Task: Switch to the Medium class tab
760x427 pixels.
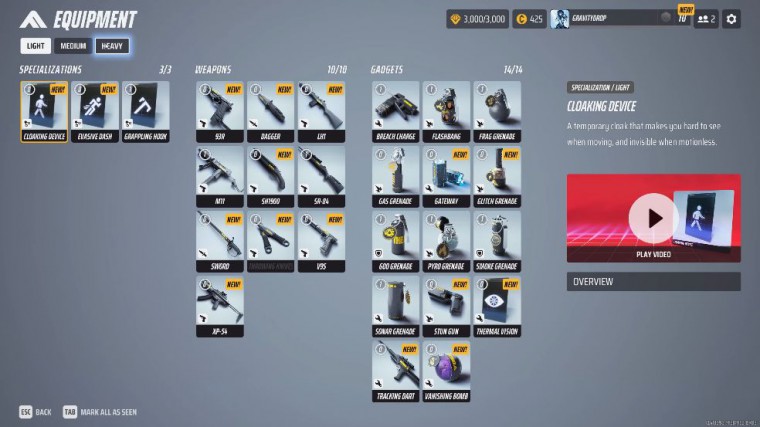Action: pyautogui.click(x=73, y=46)
